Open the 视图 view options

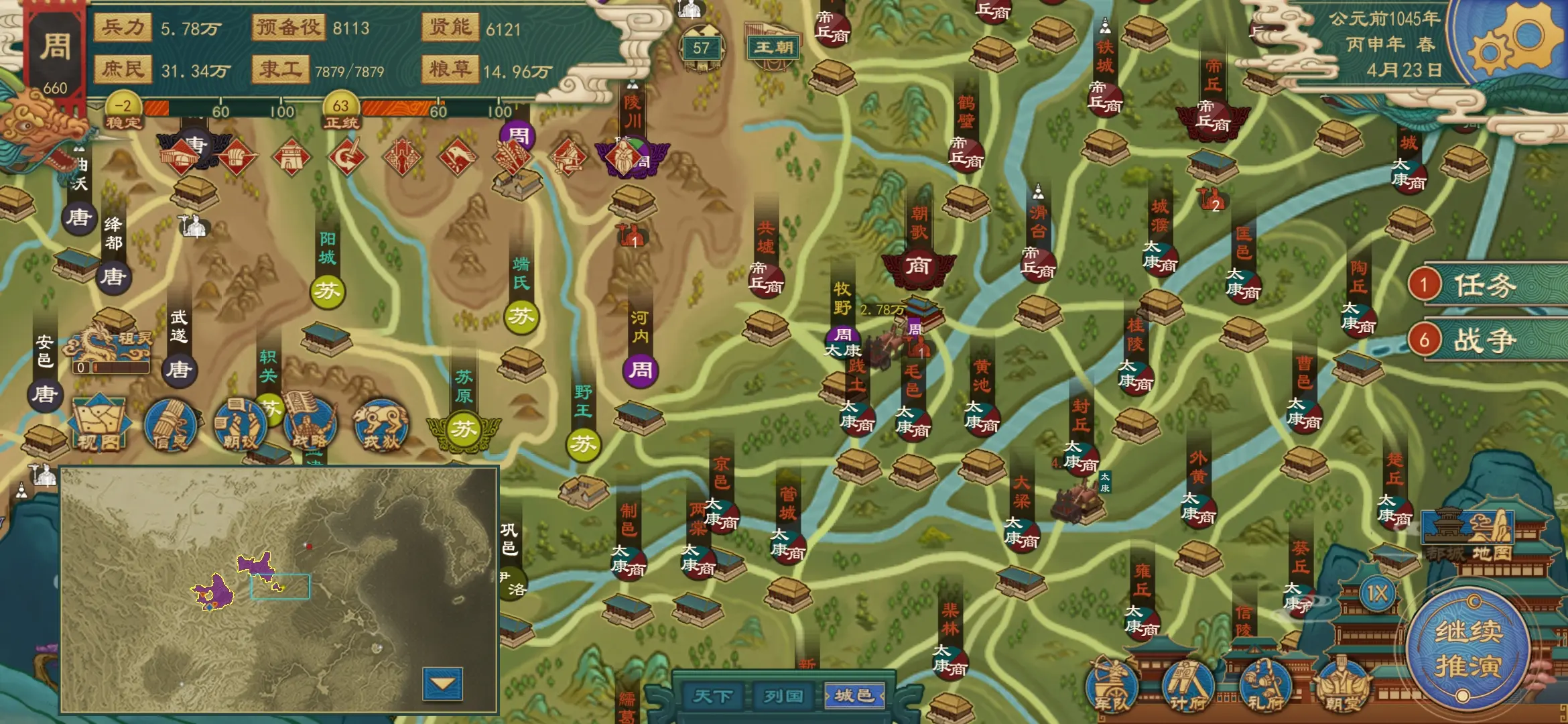point(99,424)
